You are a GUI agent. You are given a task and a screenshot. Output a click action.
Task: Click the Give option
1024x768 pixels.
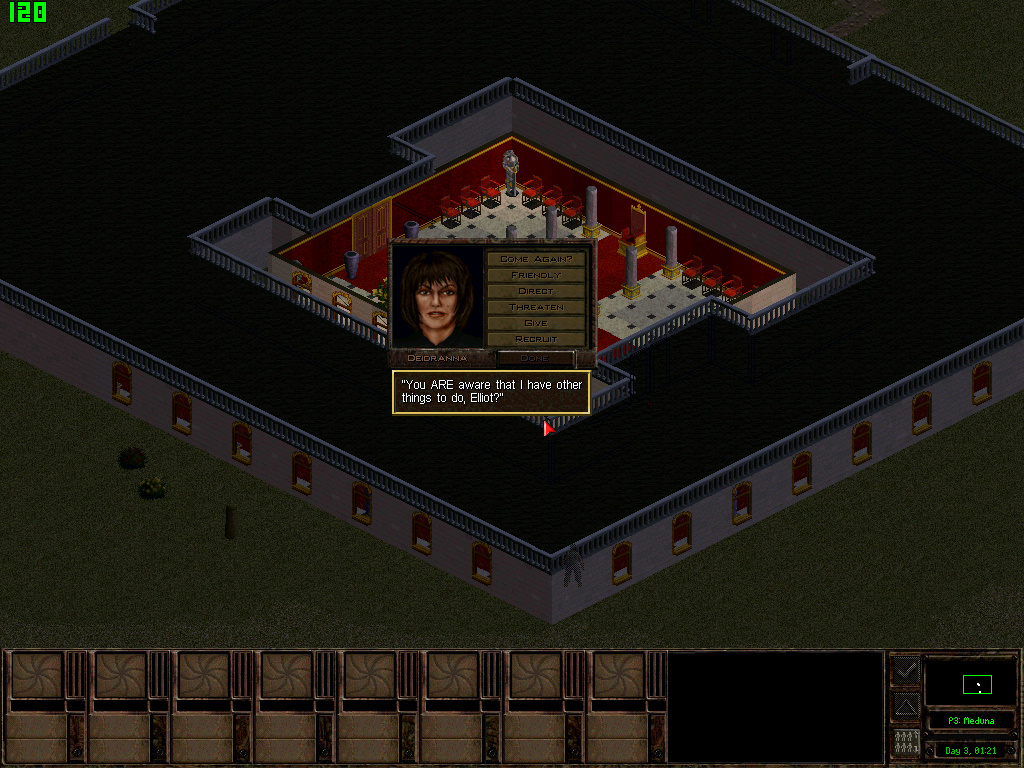[535, 323]
